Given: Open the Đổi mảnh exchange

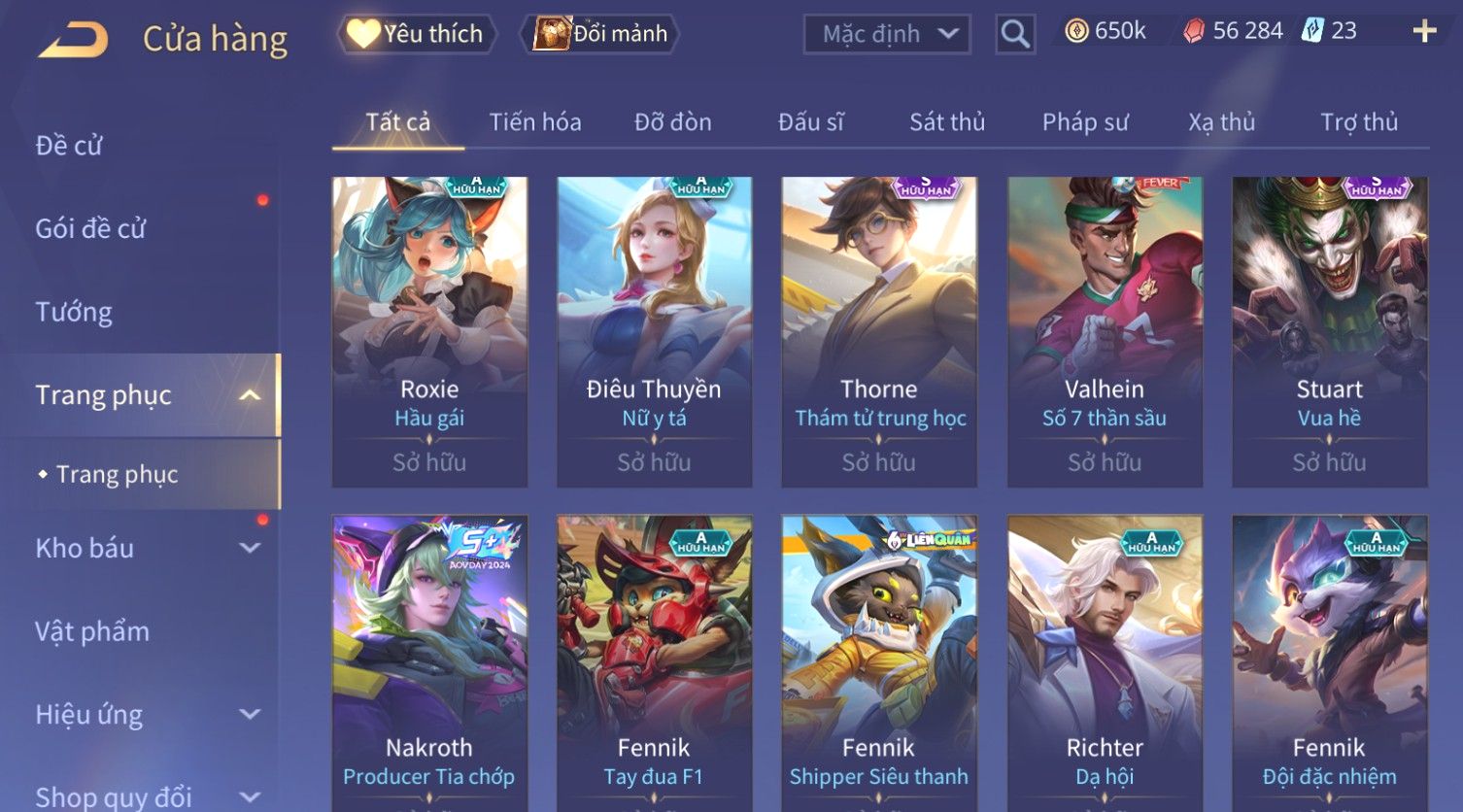Looking at the screenshot, I should click(x=602, y=34).
